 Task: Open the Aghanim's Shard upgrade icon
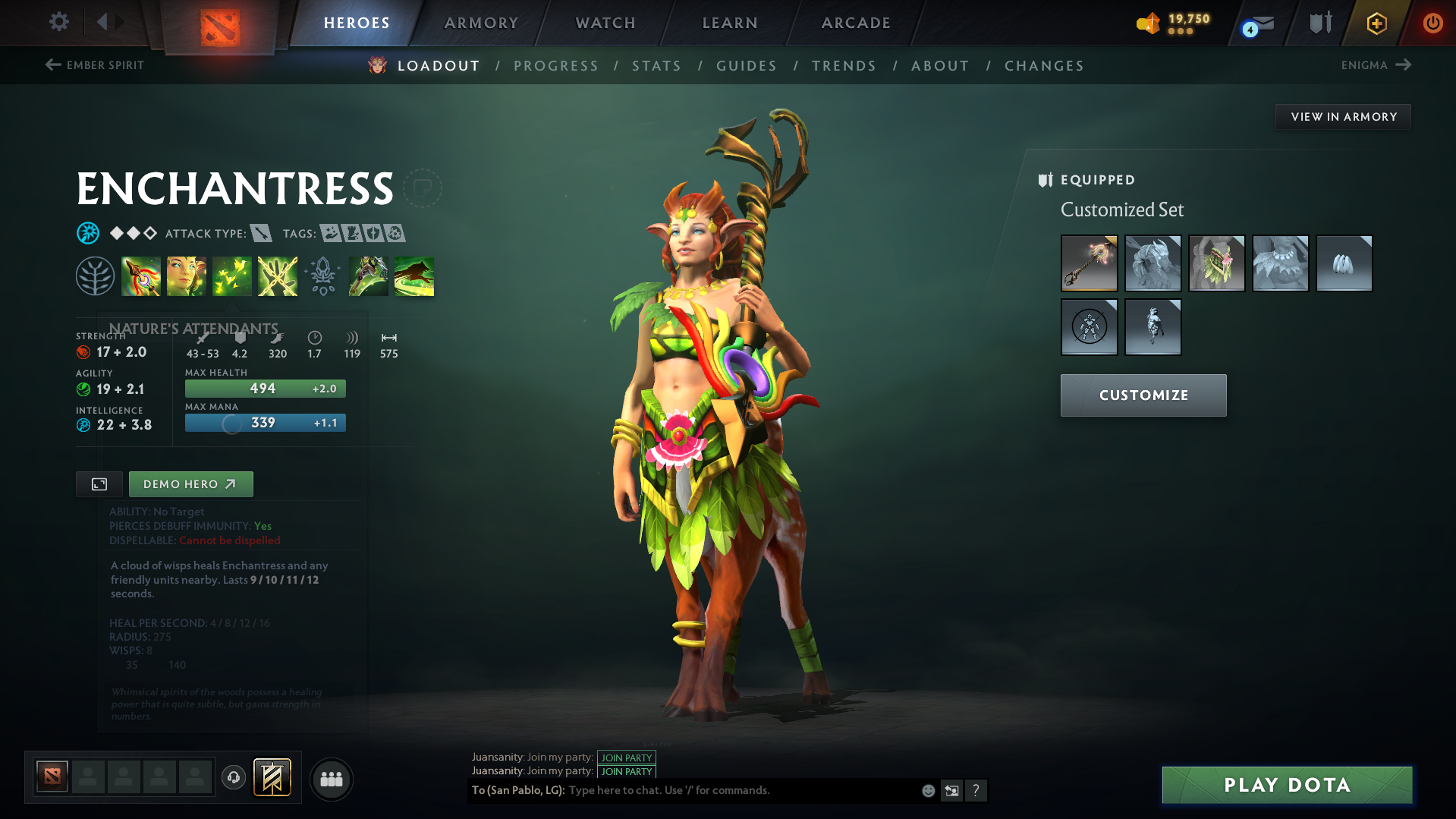322,276
